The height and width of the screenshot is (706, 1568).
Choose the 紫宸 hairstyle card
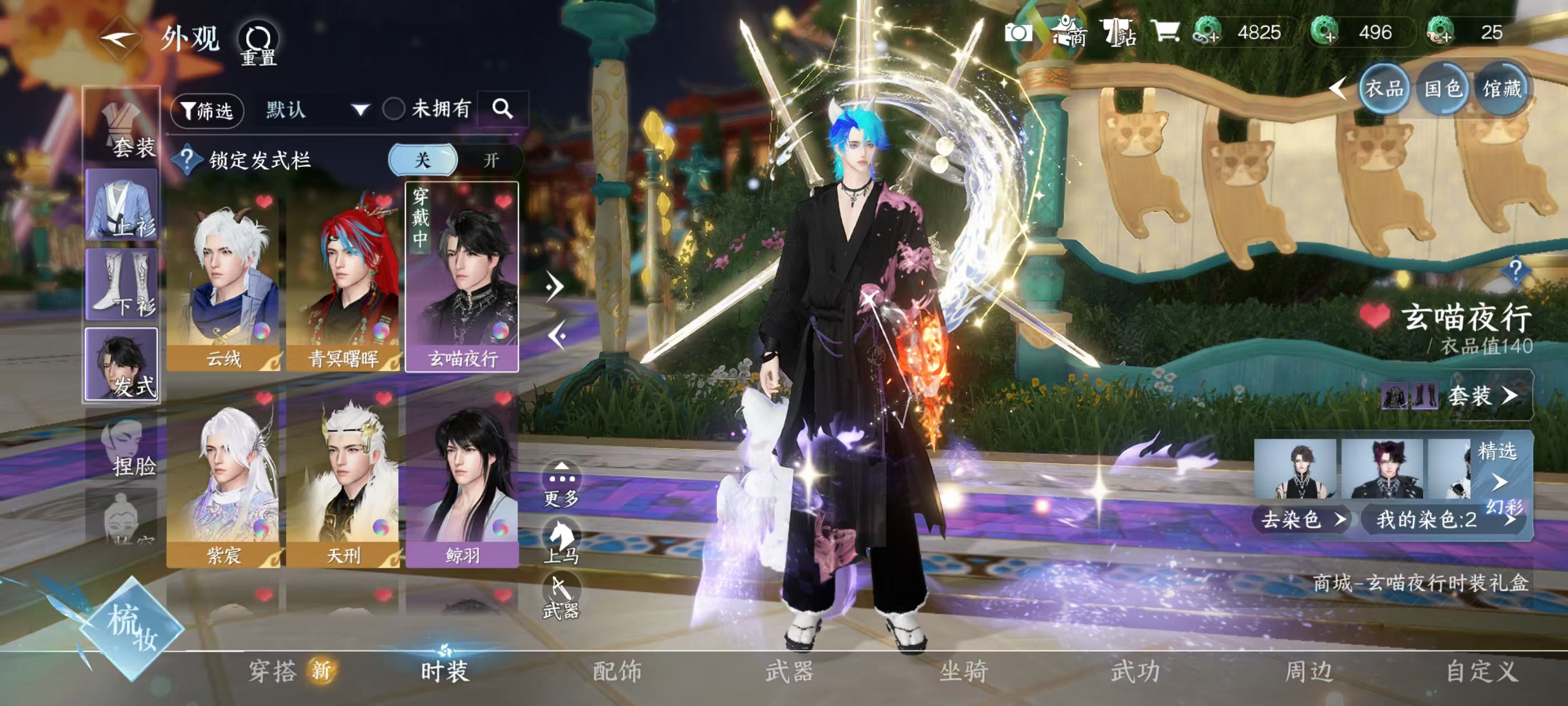coord(223,478)
